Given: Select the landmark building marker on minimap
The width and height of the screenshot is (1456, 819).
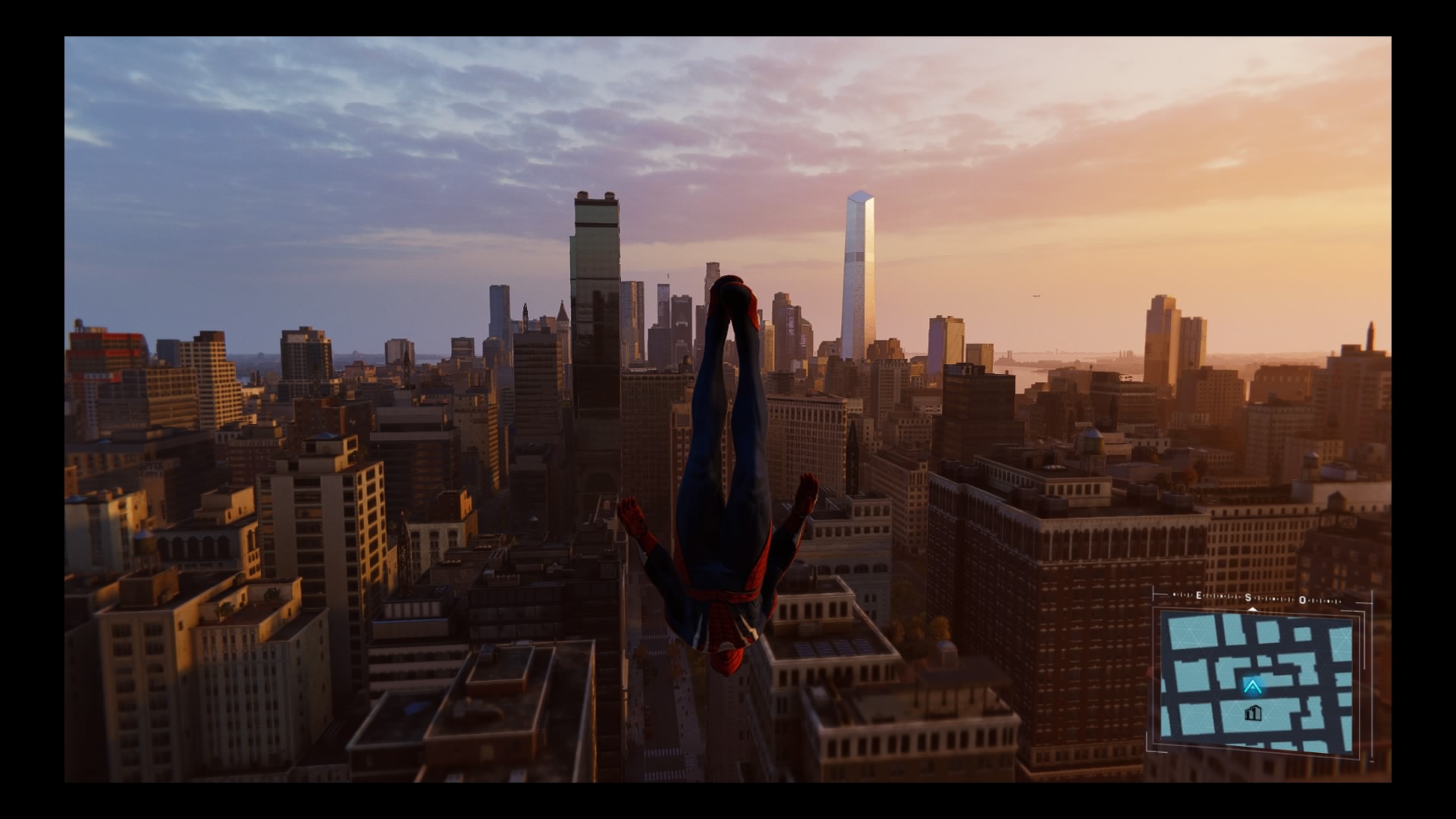Looking at the screenshot, I should pos(1253,713).
